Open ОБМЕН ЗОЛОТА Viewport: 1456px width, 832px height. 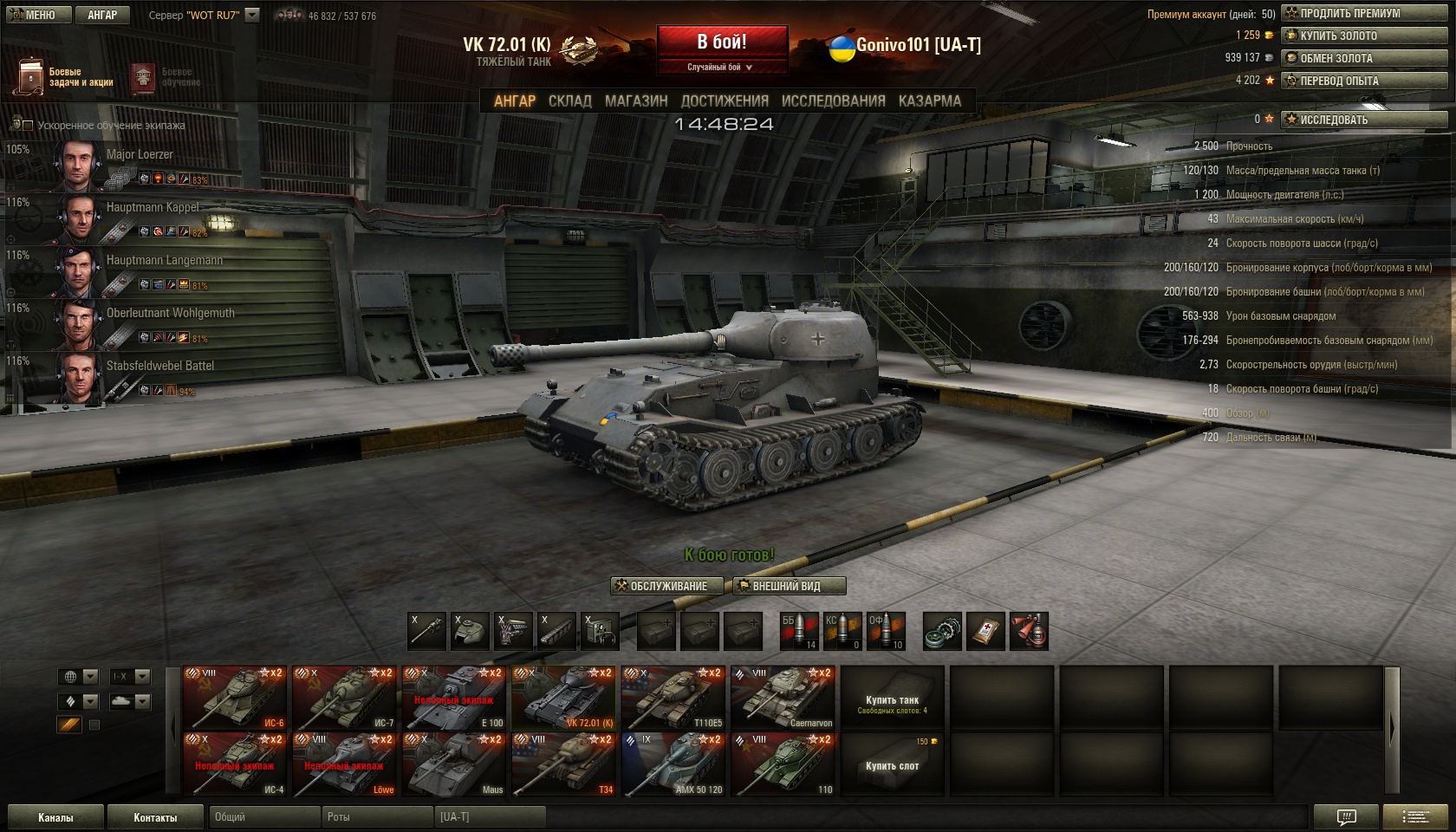[x=1364, y=58]
